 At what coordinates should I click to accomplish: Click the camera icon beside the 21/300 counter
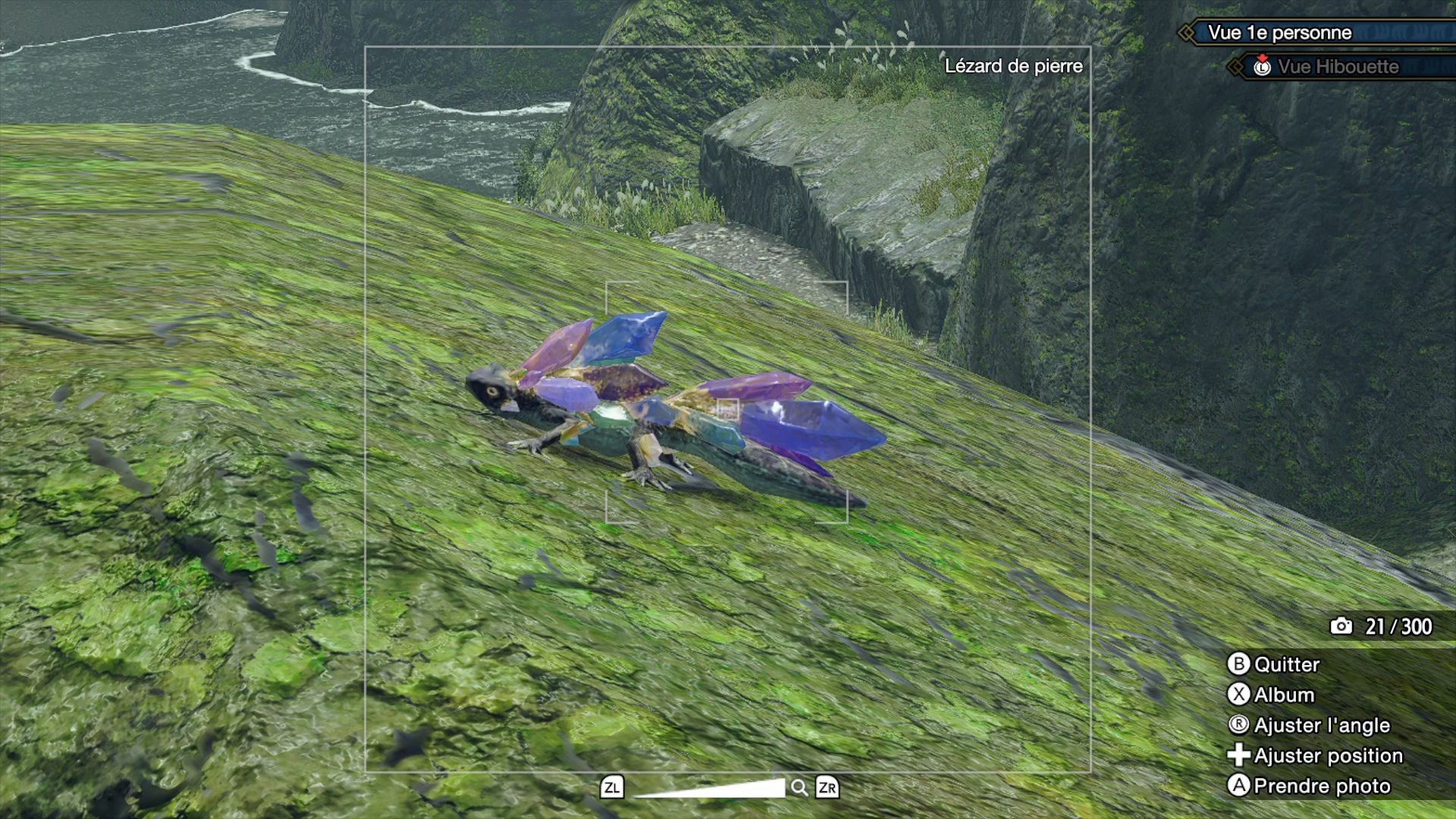[1342, 626]
